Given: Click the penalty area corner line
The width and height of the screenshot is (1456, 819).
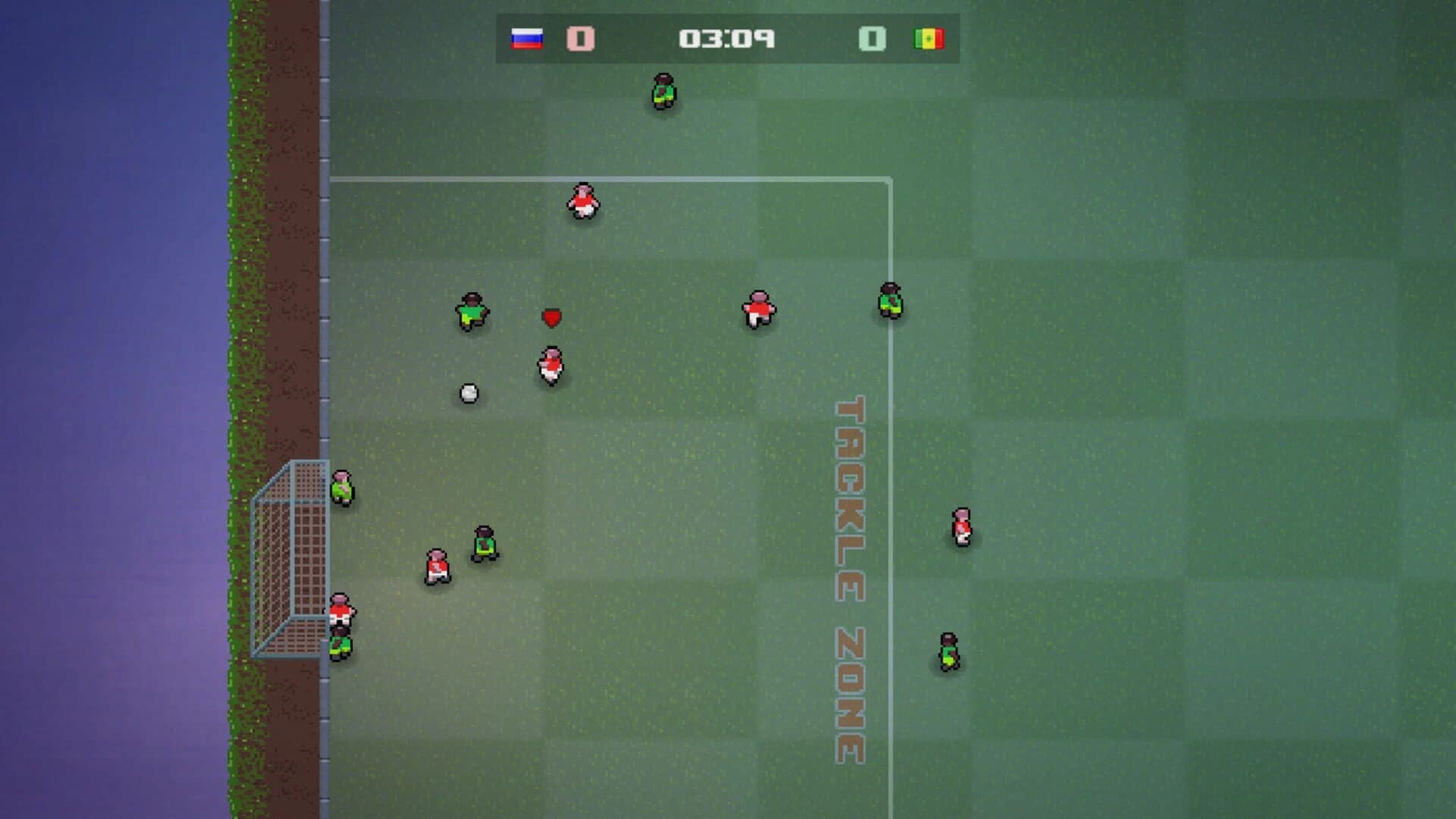Looking at the screenshot, I should [889, 180].
